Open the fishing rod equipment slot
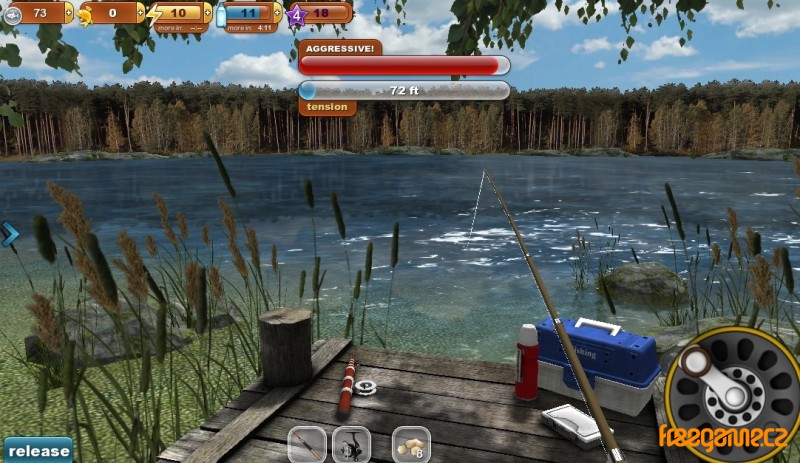This screenshot has height=463, width=800. point(308,445)
